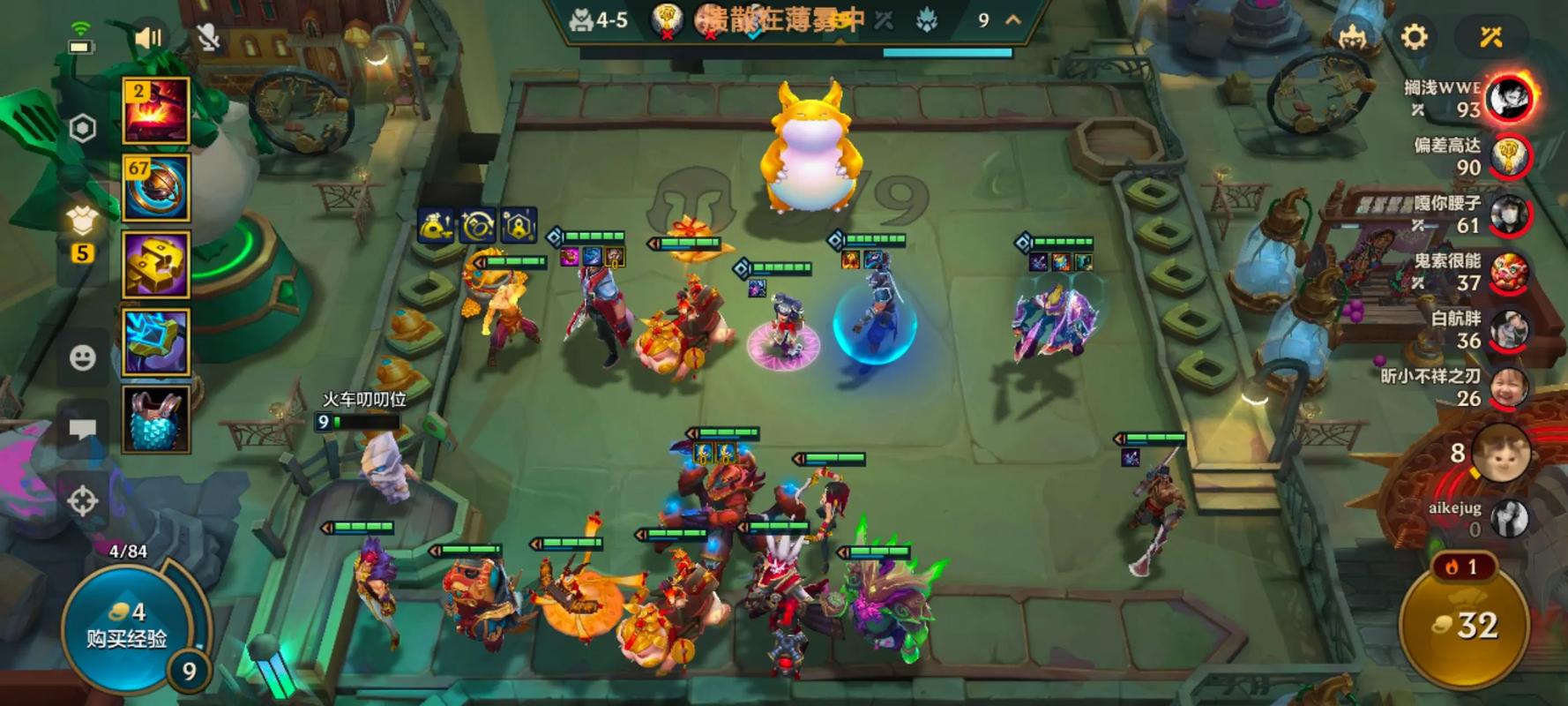
Task: Select the forge anvil item marked 2
Action: pos(156,111)
